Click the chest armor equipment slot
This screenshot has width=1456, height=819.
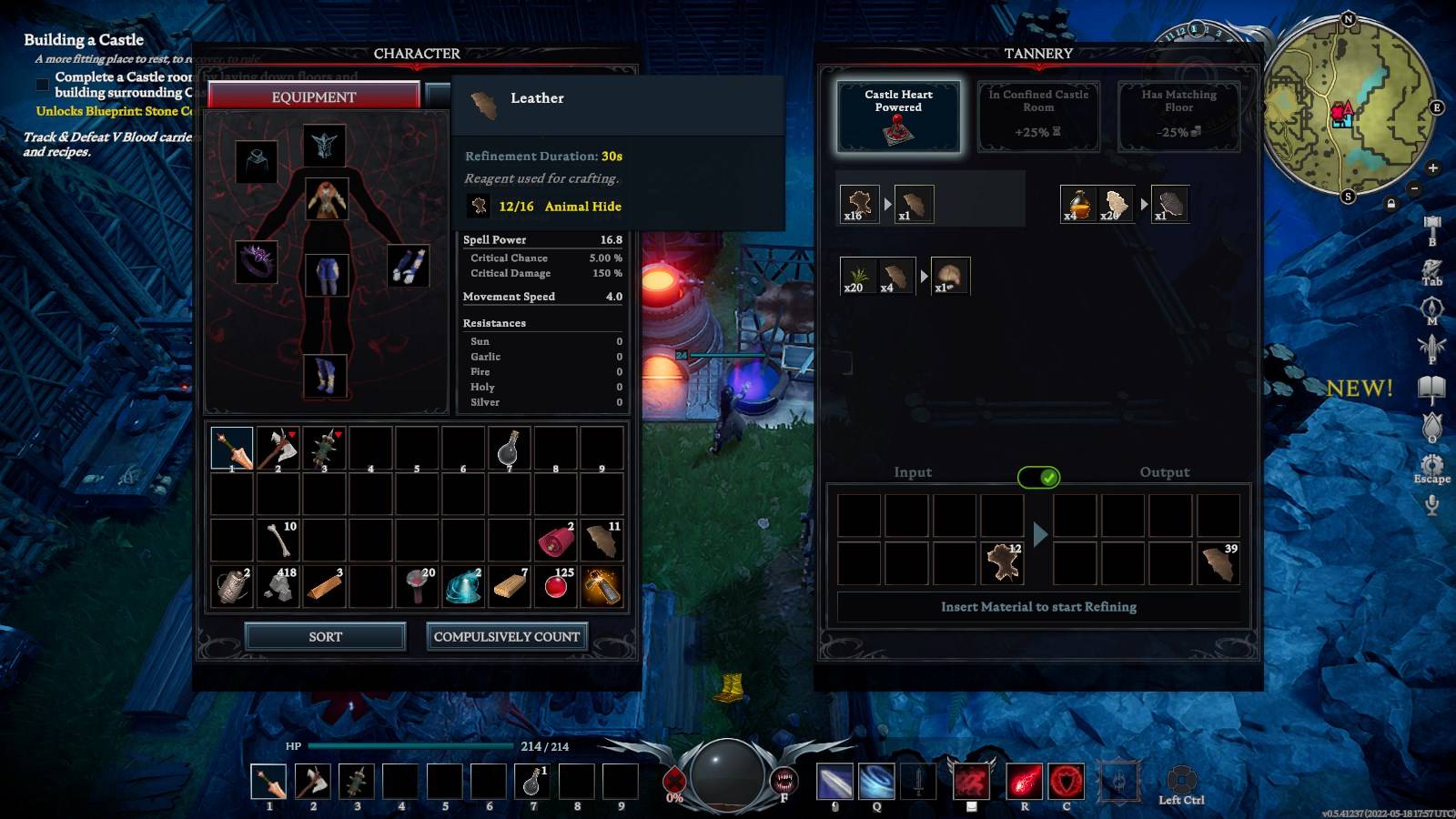tap(326, 199)
